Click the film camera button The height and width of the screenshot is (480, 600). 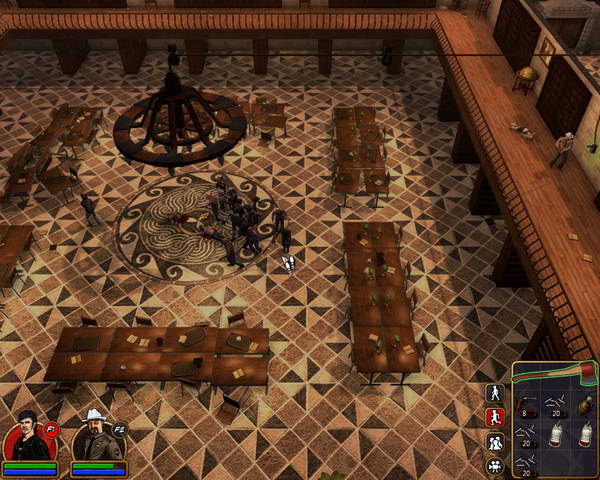(494, 465)
